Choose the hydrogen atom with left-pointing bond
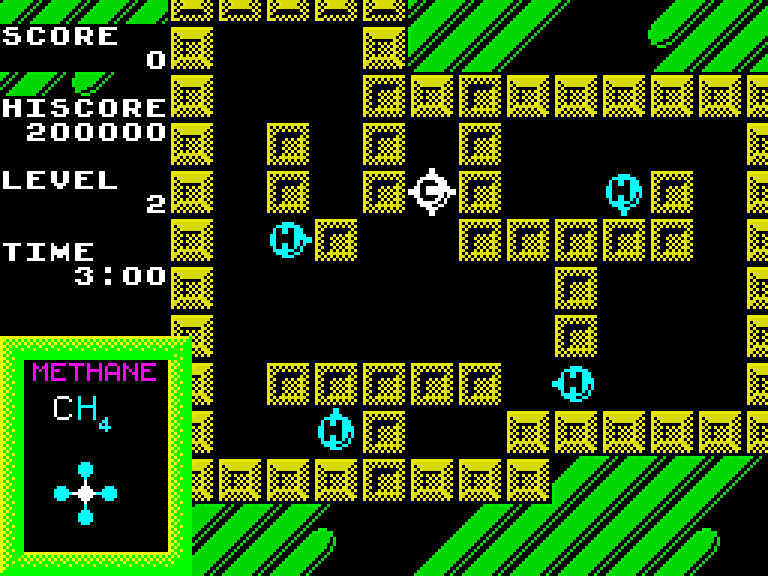This screenshot has height=576, width=768. coord(575,383)
